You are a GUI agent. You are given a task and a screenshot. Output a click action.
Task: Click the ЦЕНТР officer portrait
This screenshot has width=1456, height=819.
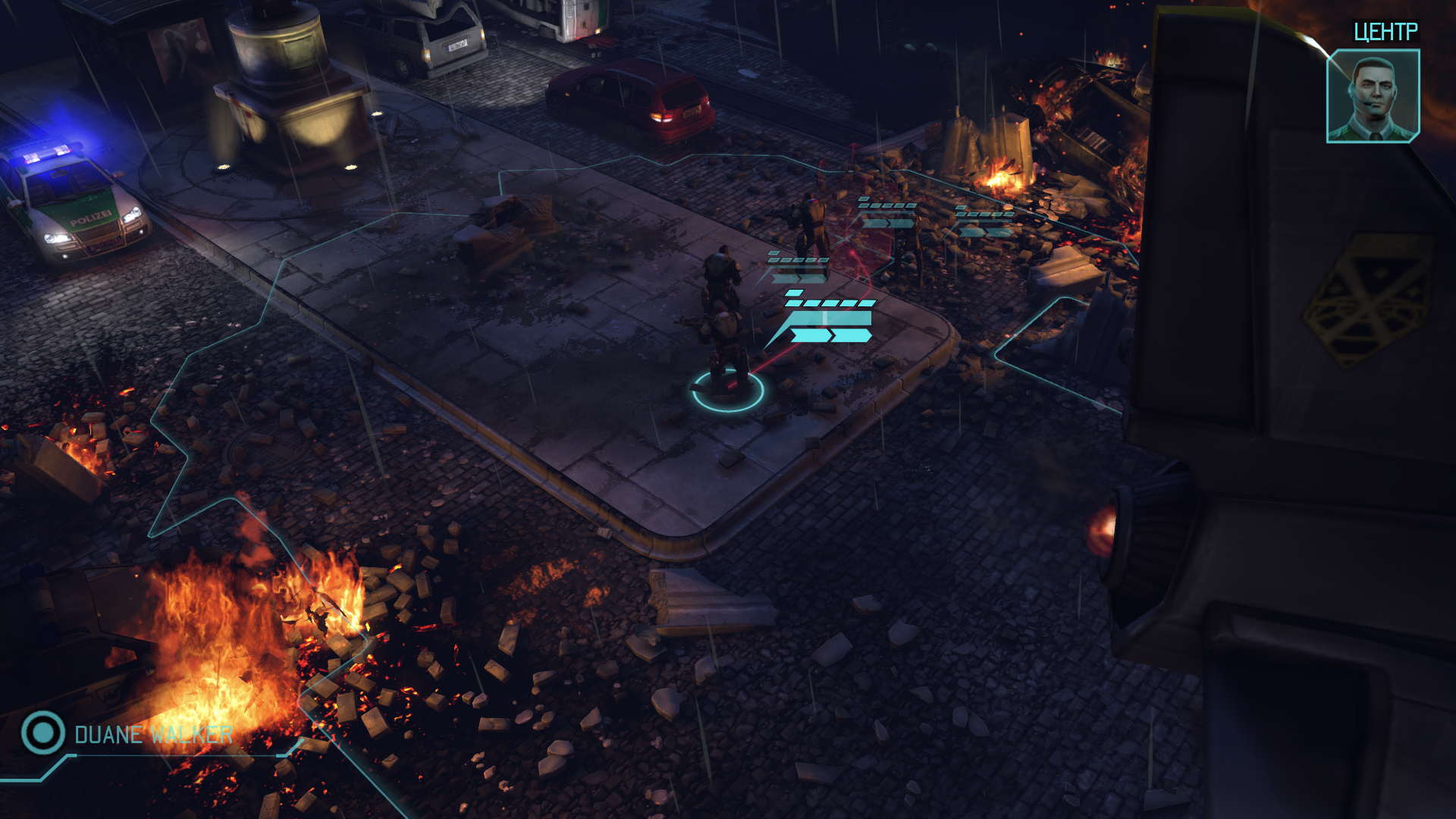click(x=1373, y=96)
